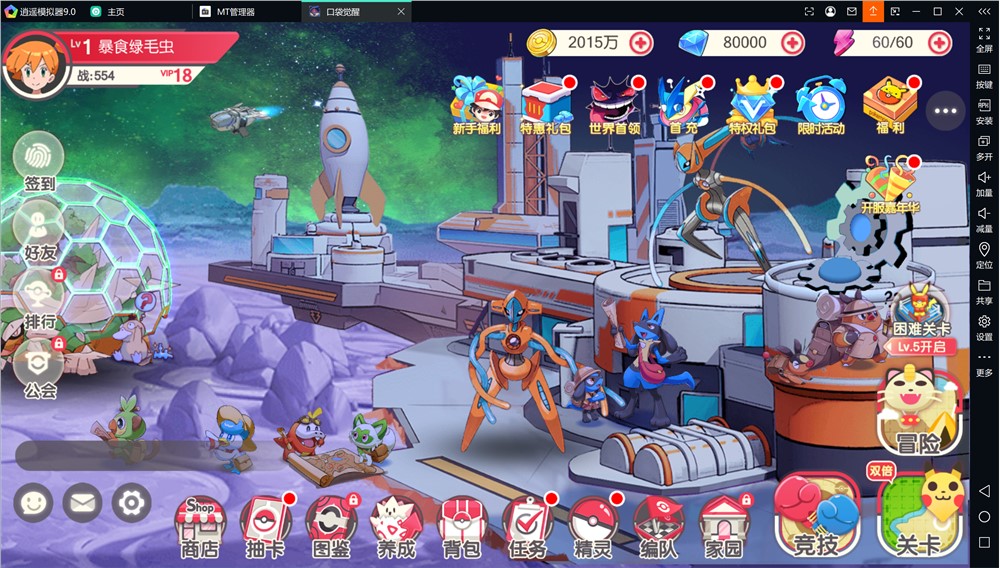Open the 好友 friends list
This screenshot has width=1000, height=568.
click(x=39, y=229)
